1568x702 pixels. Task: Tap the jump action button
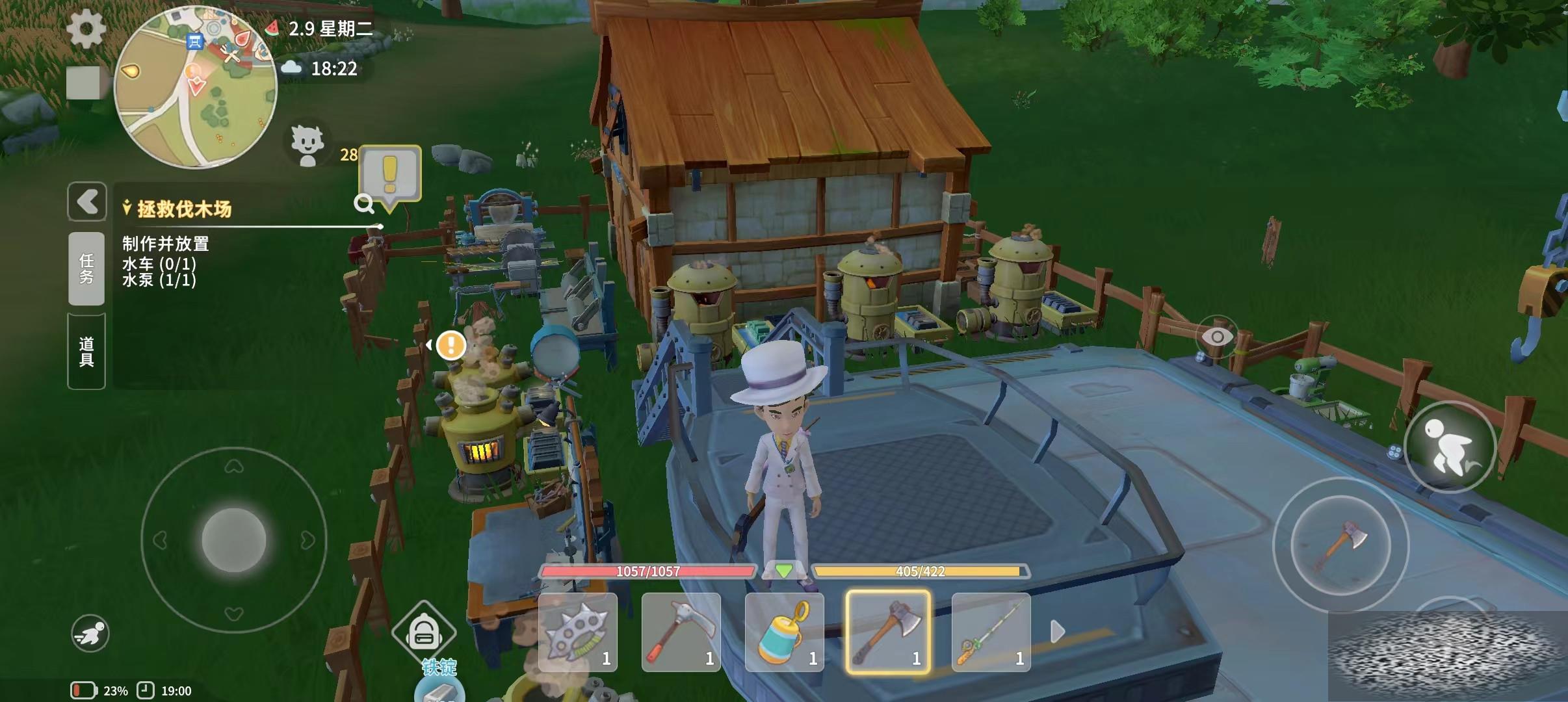pyautogui.click(x=1450, y=447)
